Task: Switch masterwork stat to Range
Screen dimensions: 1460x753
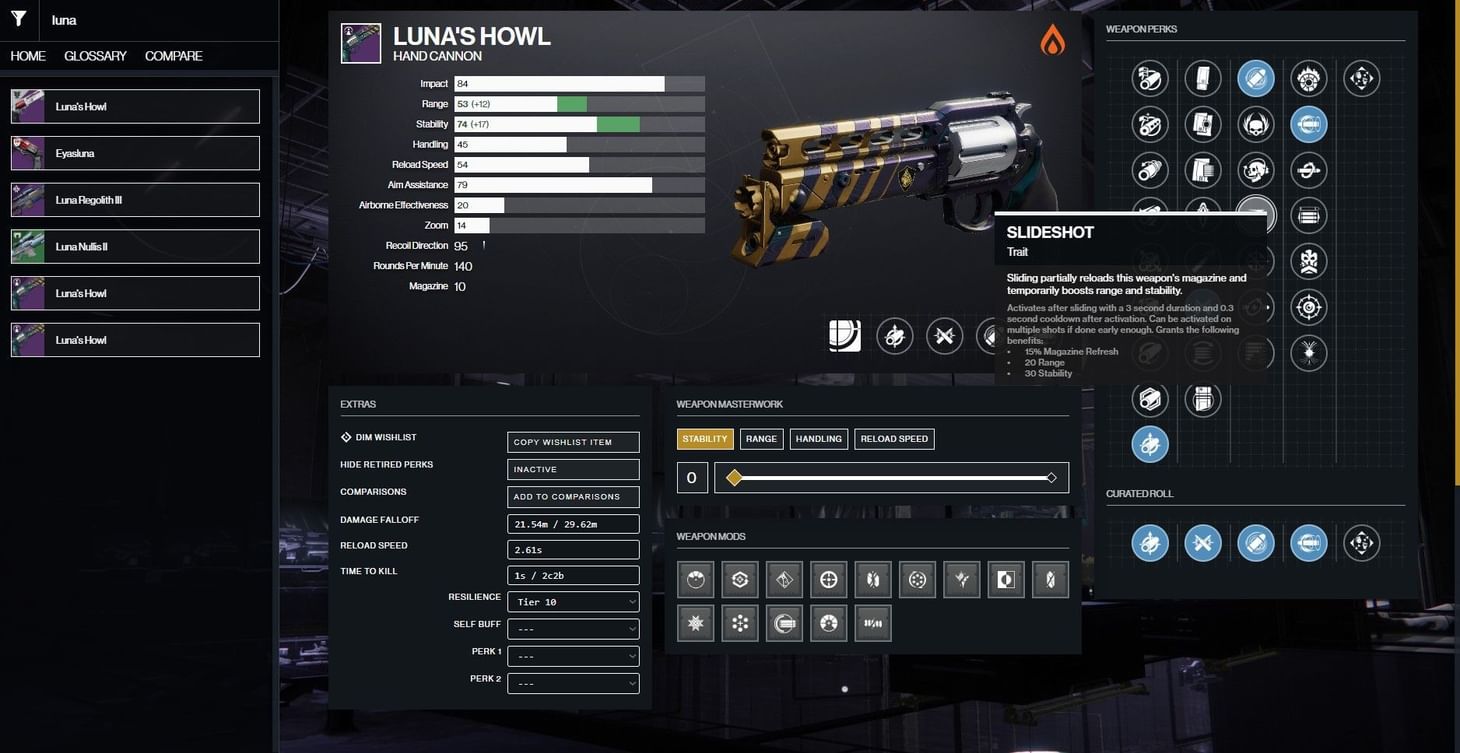Action: [760, 438]
